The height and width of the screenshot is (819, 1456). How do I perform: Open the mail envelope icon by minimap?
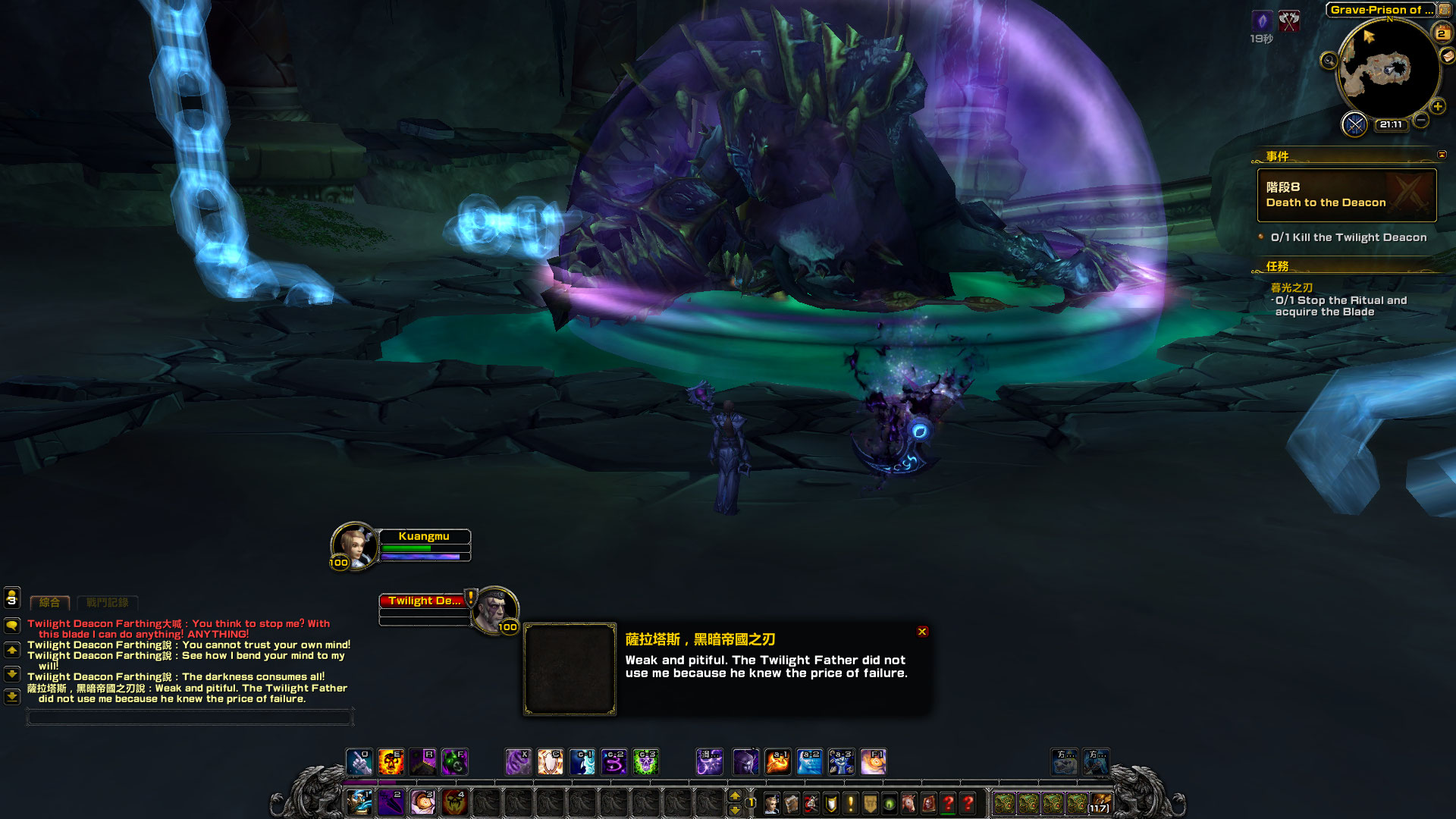(x=1448, y=55)
